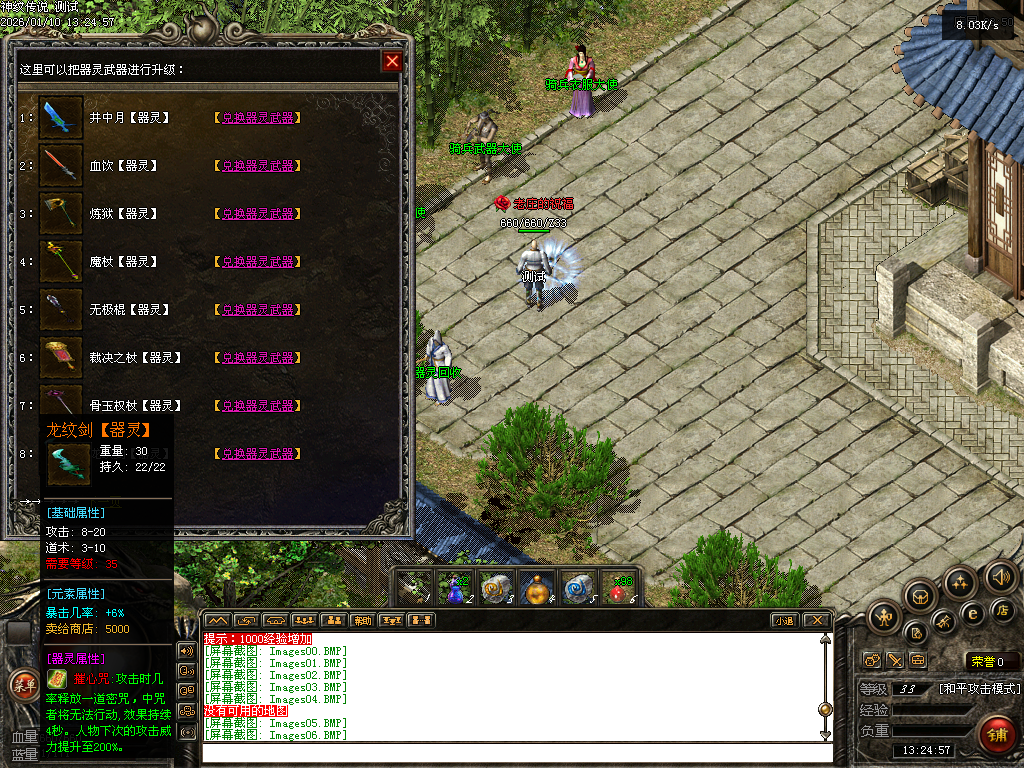Choose the exchange link for 炼狱
Image resolution: width=1024 pixels, height=768 pixels.
[258, 214]
